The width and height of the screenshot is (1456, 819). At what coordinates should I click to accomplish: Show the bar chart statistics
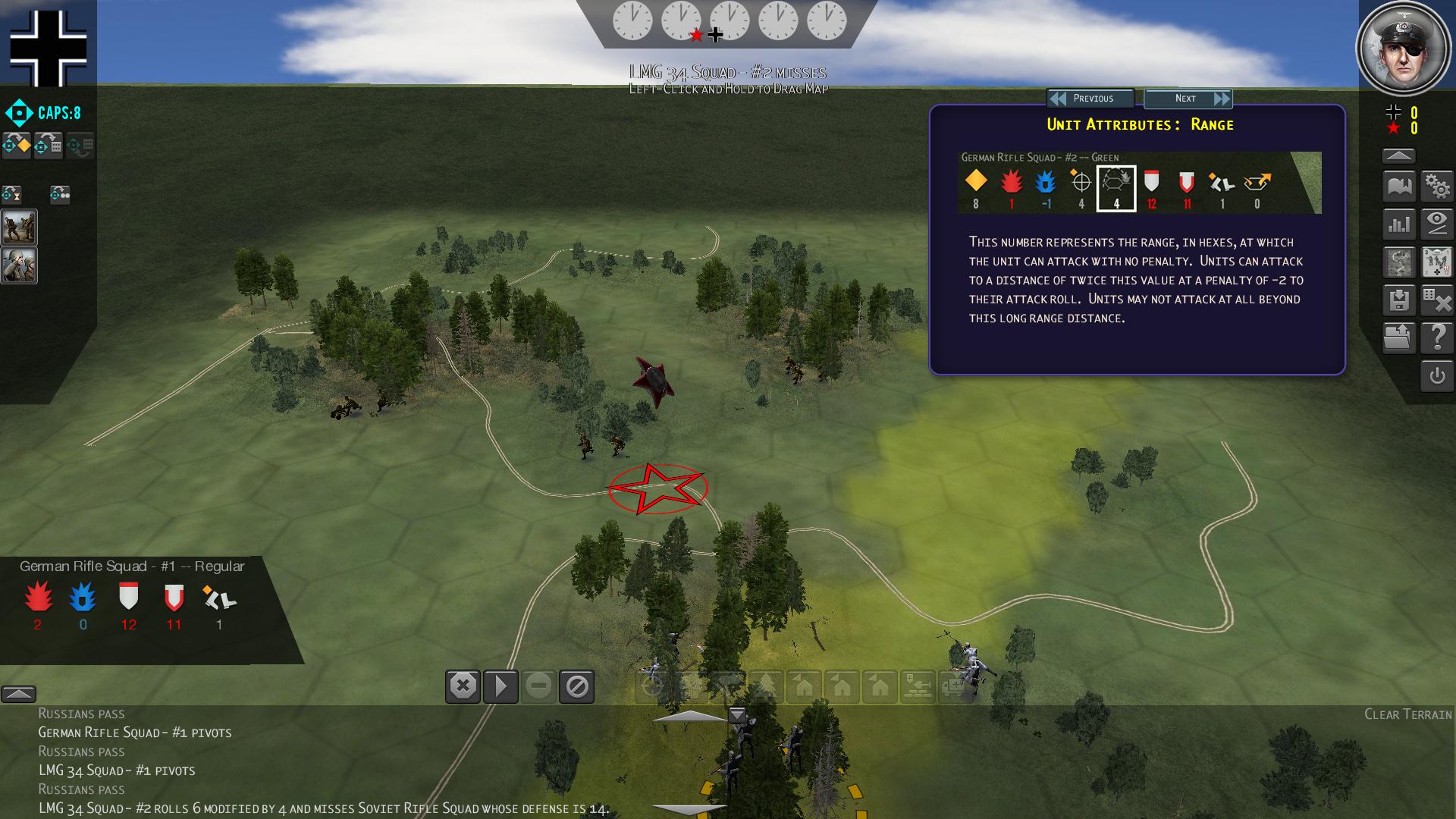[1399, 224]
